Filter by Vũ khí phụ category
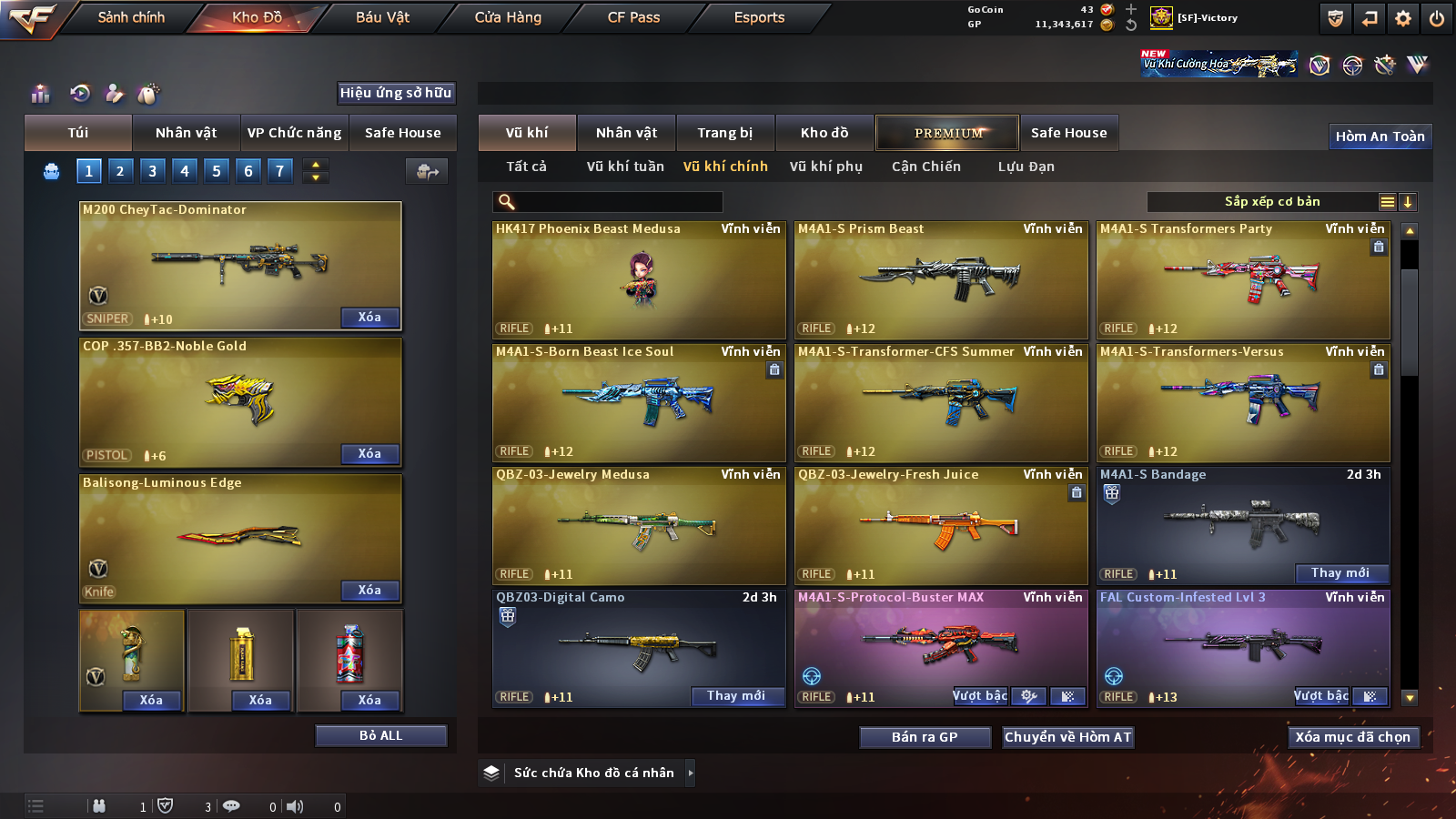This screenshot has width=1456, height=819. point(825,167)
